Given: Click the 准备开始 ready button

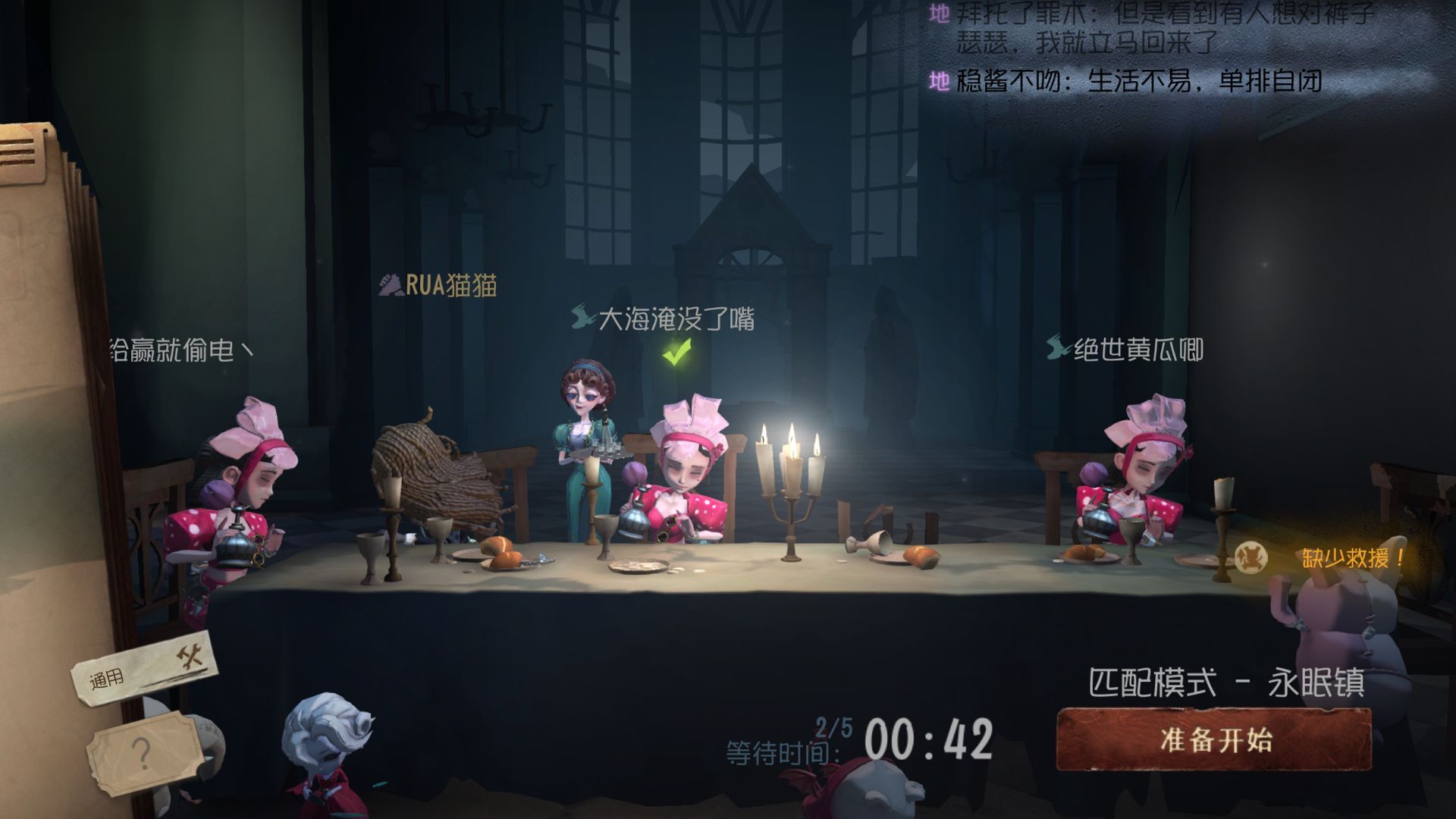Looking at the screenshot, I should click(1214, 739).
